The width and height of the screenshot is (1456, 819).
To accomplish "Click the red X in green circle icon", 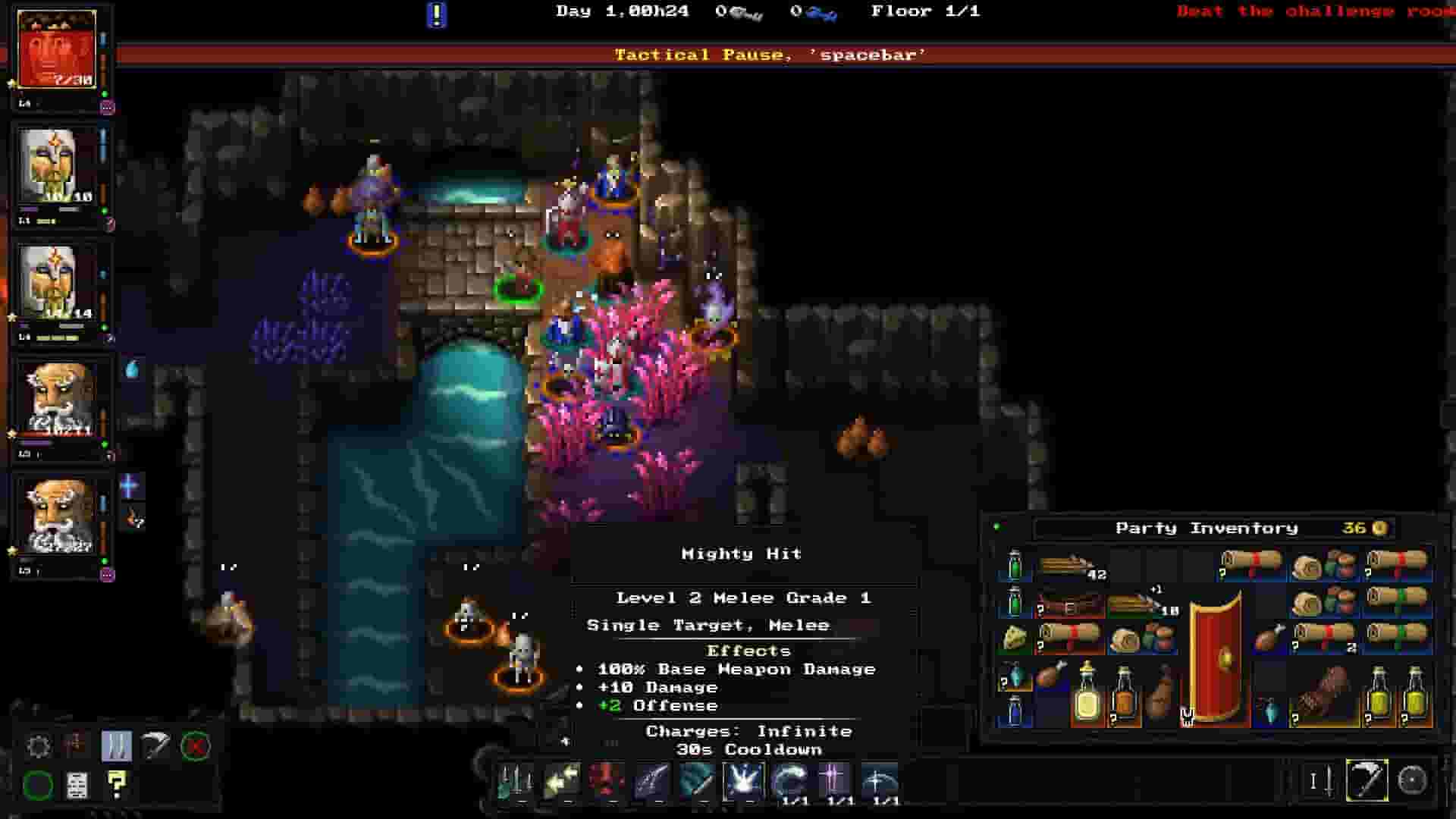I will 195,746.
